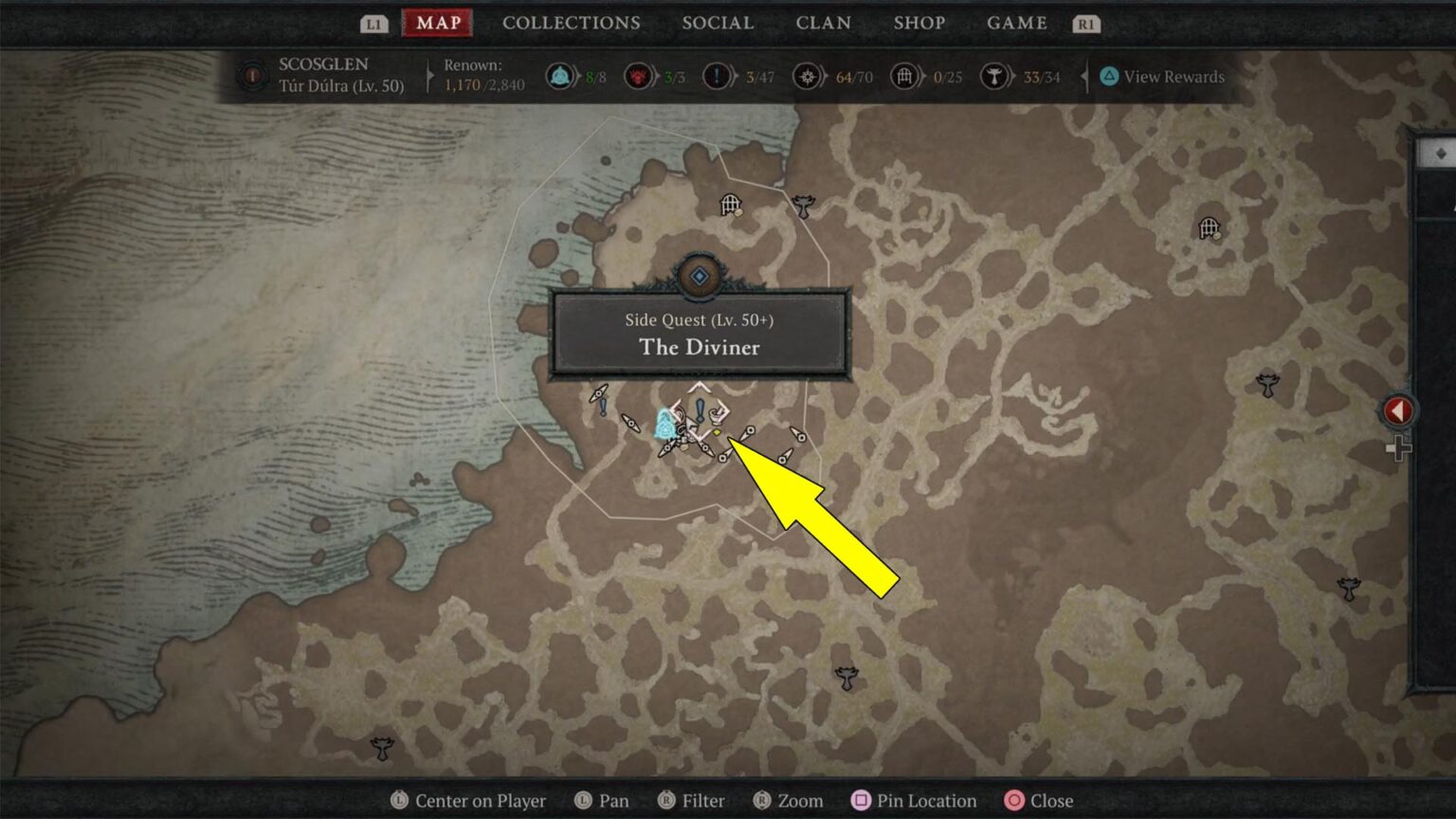Viewport: 1456px width, 819px height.
Task: Open the SHOP menu
Action: point(919,23)
